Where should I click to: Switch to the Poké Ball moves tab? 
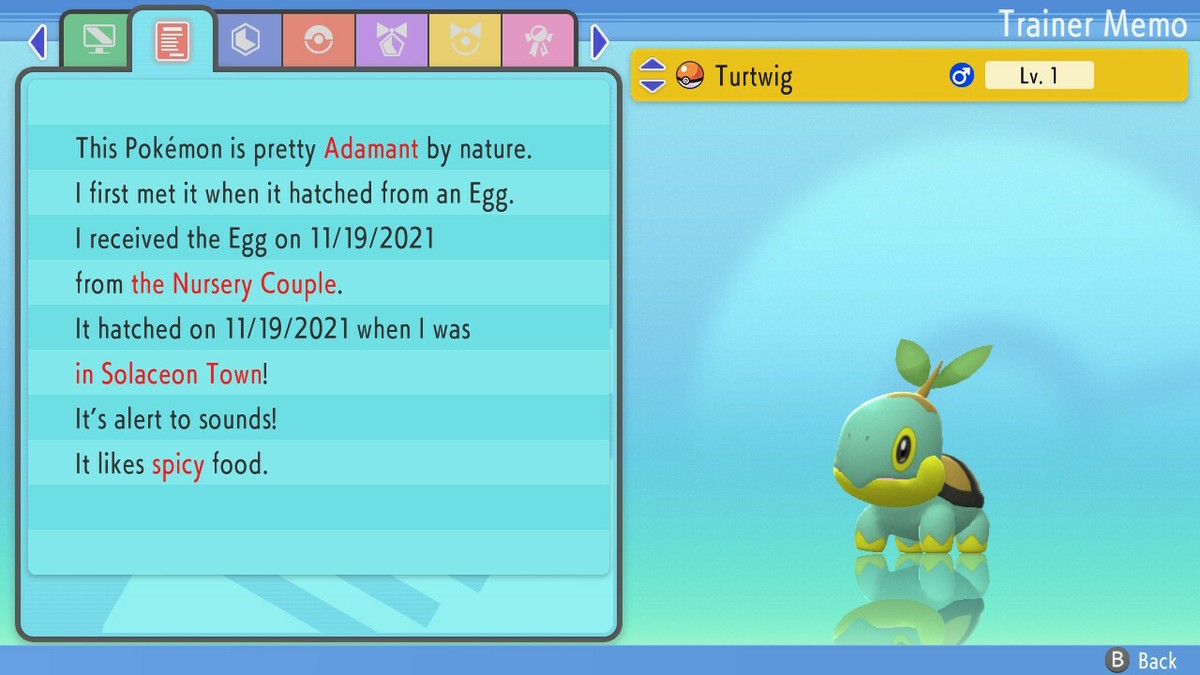tap(319, 40)
